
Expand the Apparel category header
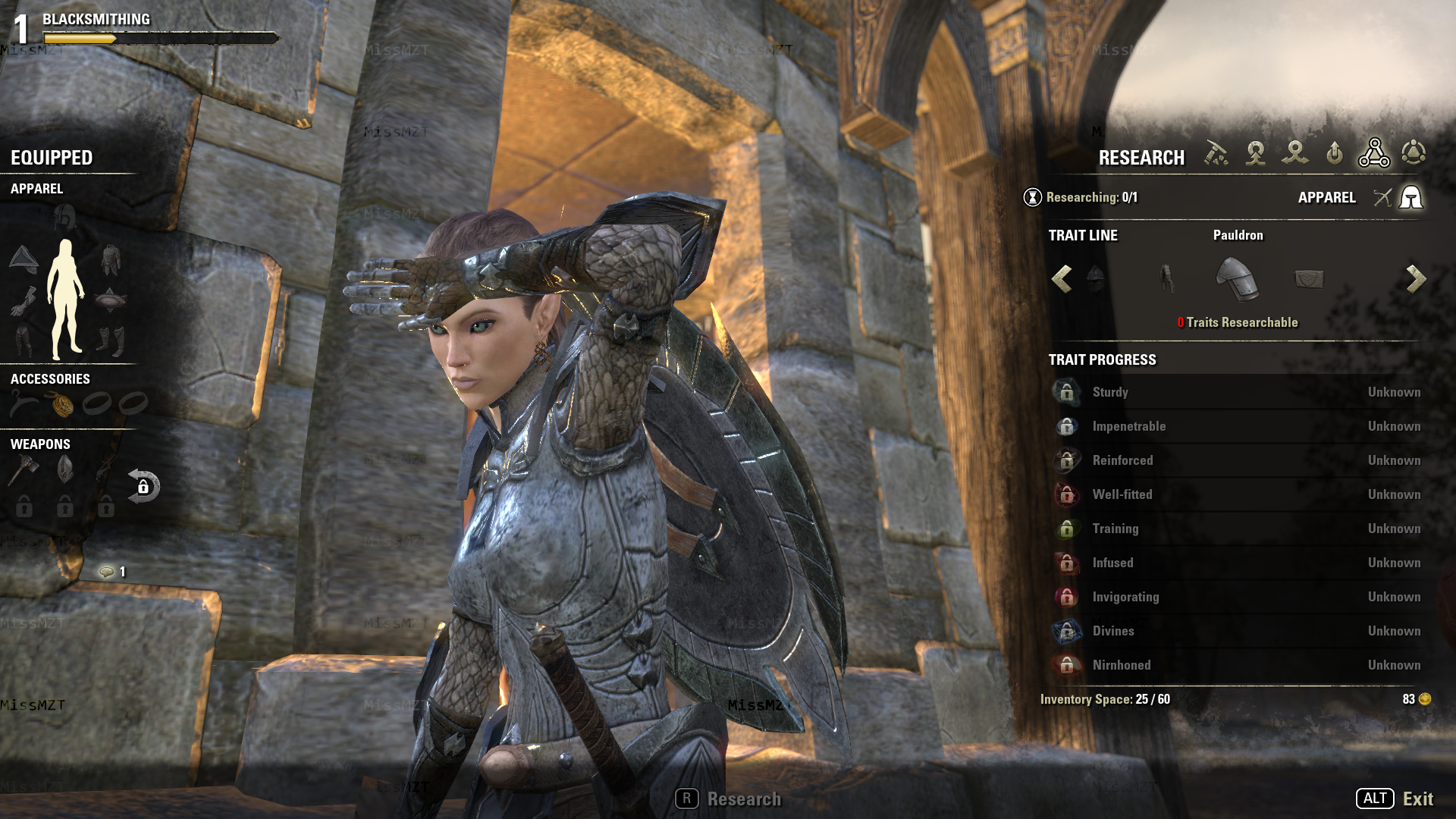pyautogui.click(x=36, y=190)
